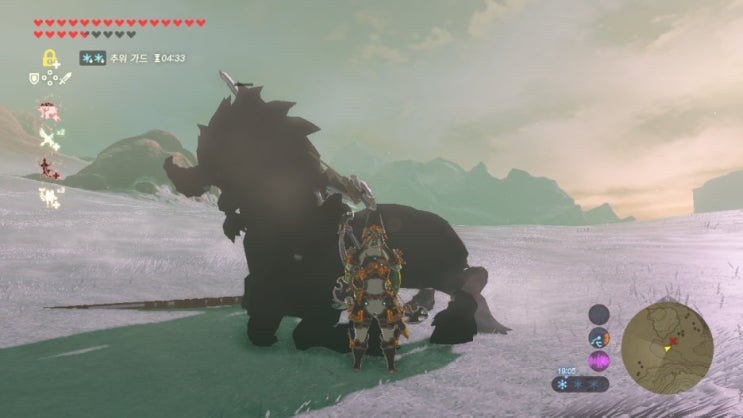Activate the green champion ability icon
The image size is (743, 418).
(47, 138)
